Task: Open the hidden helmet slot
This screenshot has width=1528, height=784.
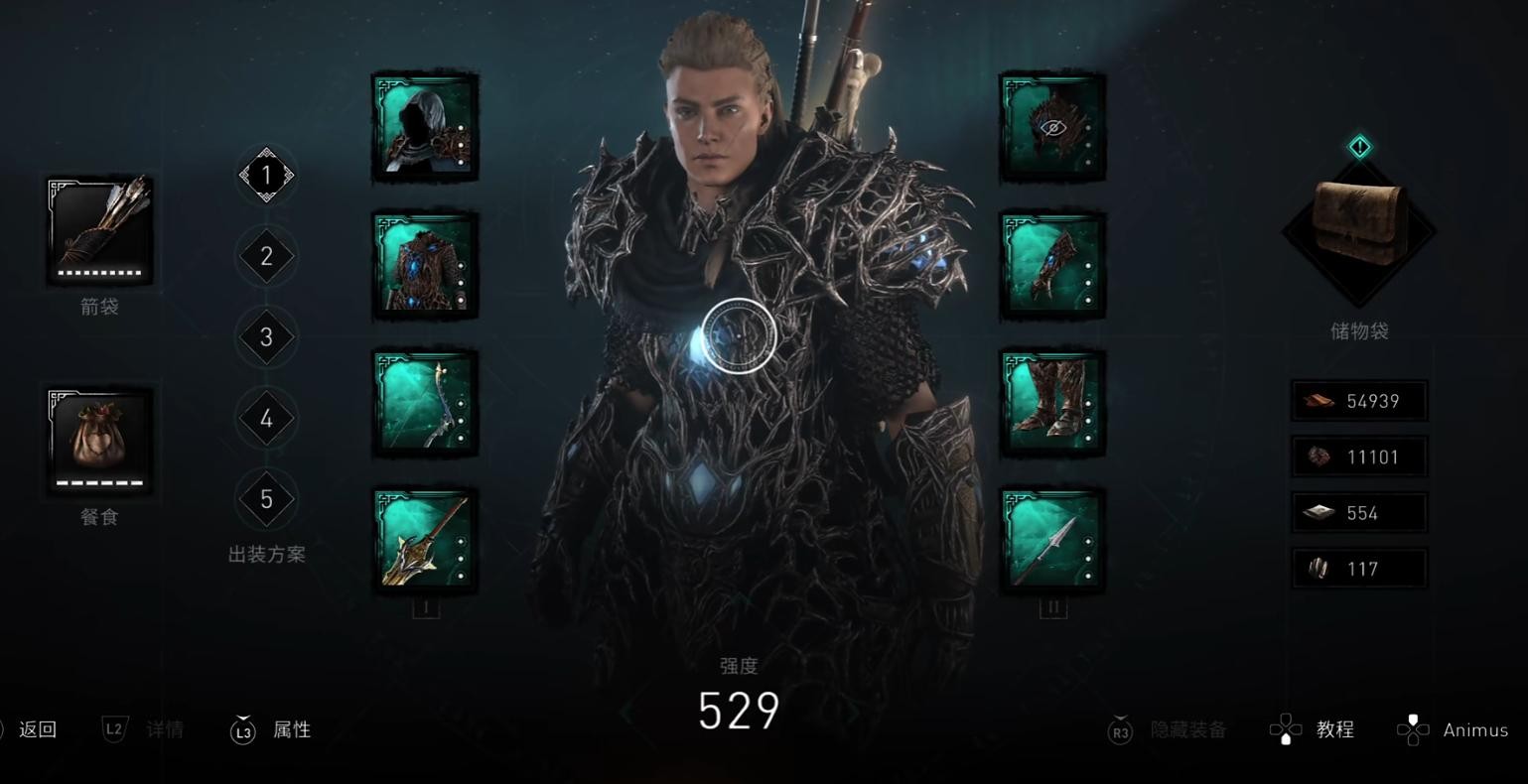Action: pos(1052,127)
